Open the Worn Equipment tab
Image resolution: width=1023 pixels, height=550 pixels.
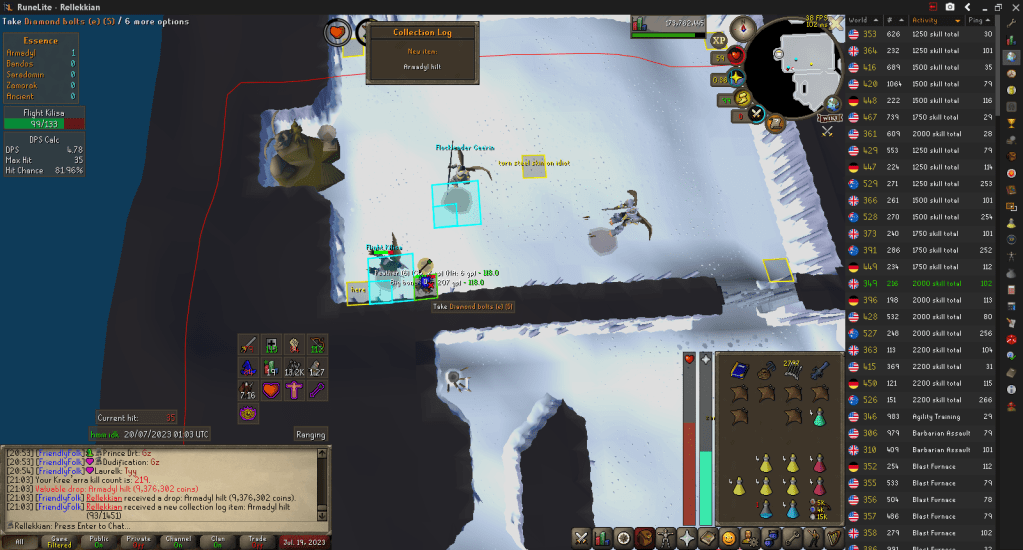(x=666, y=538)
